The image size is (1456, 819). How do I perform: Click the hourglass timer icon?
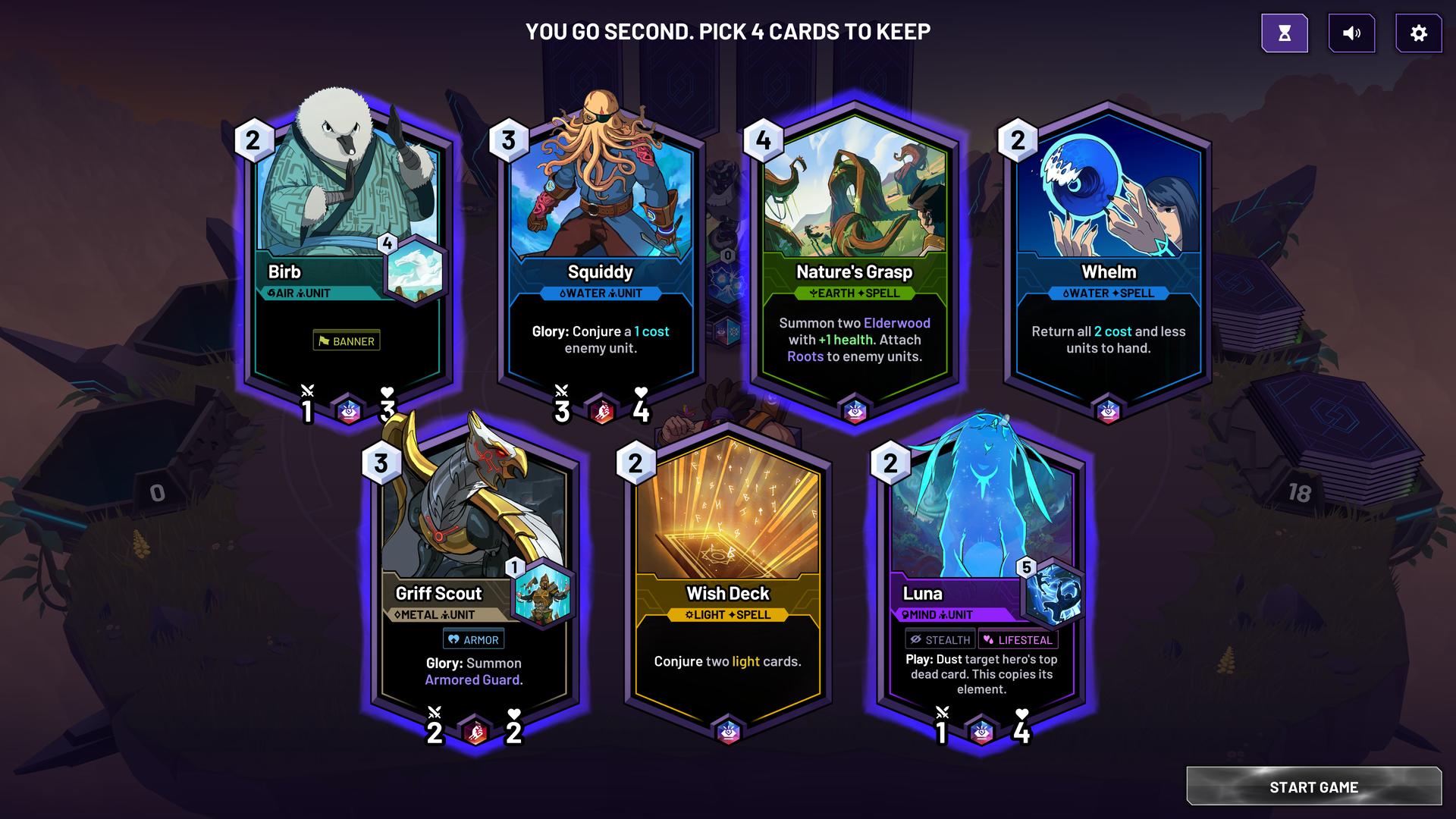click(x=1285, y=33)
